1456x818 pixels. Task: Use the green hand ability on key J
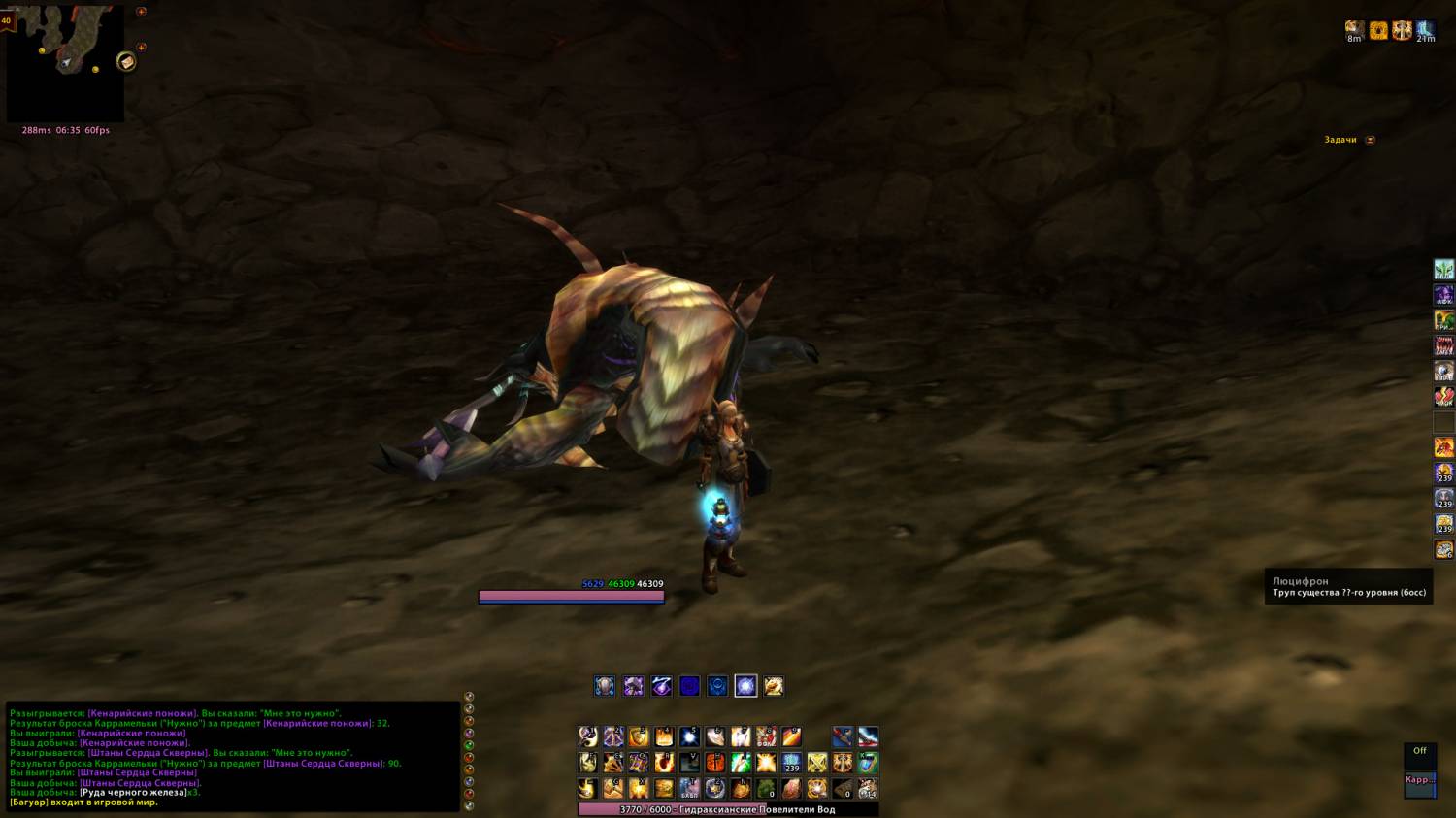(x=741, y=763)
